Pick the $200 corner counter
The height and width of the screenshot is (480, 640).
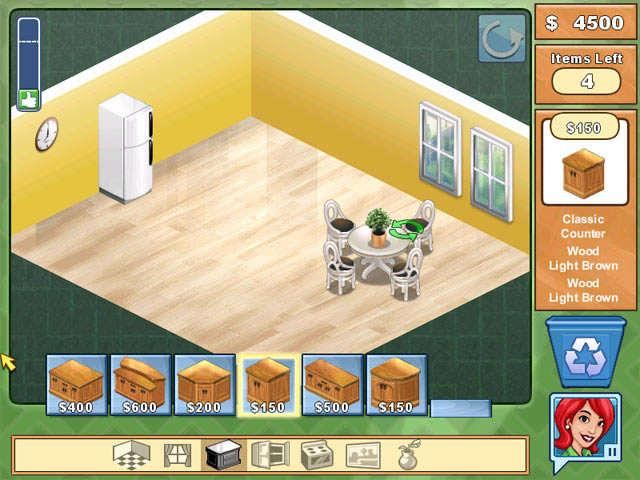[205, 384]
